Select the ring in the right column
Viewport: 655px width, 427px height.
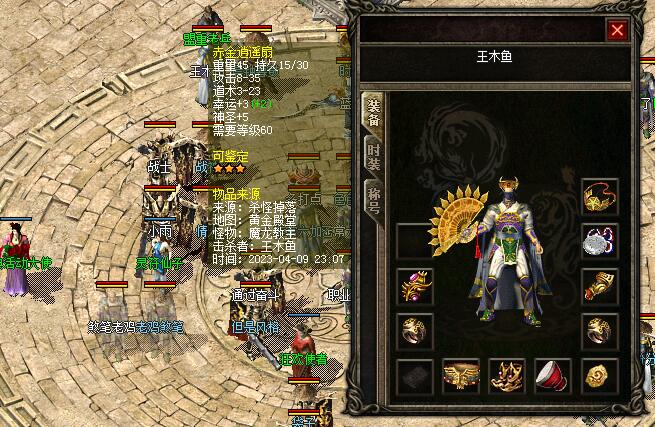pos(600,331)
